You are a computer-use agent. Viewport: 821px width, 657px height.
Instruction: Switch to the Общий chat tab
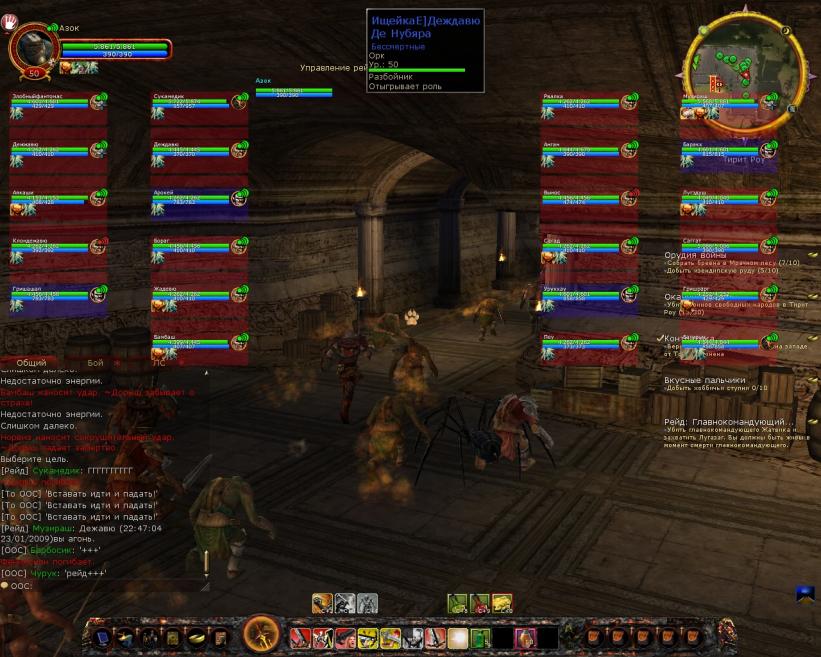(x=31, y=363)
